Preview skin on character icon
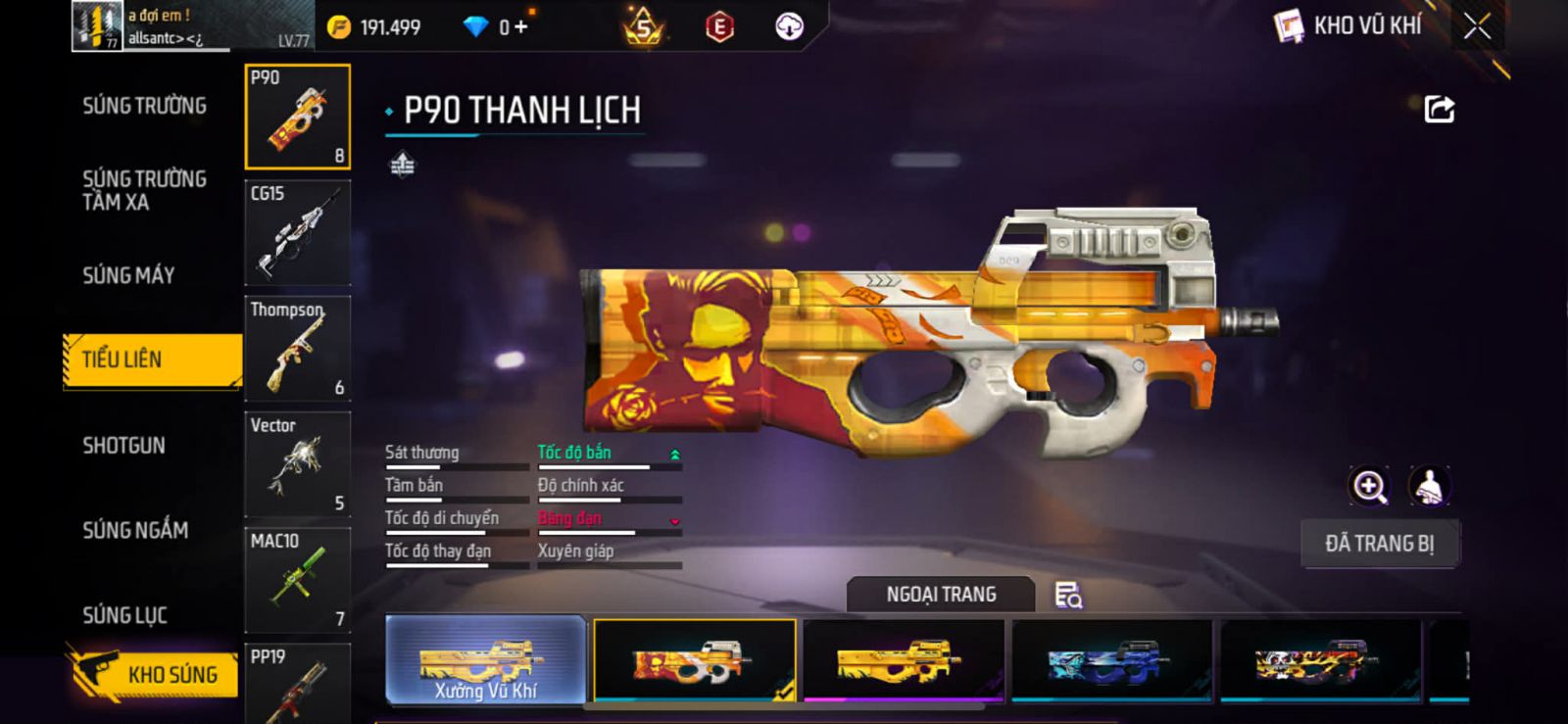 click(1429, 486)
